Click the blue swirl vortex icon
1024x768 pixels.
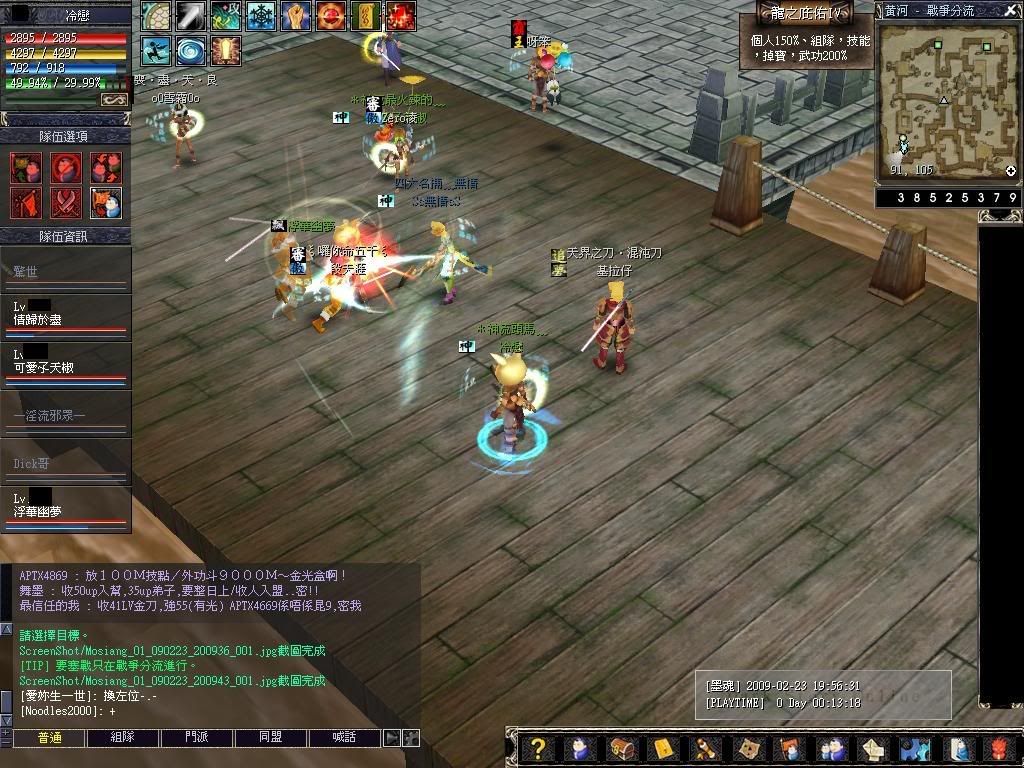tap(189, 51)
